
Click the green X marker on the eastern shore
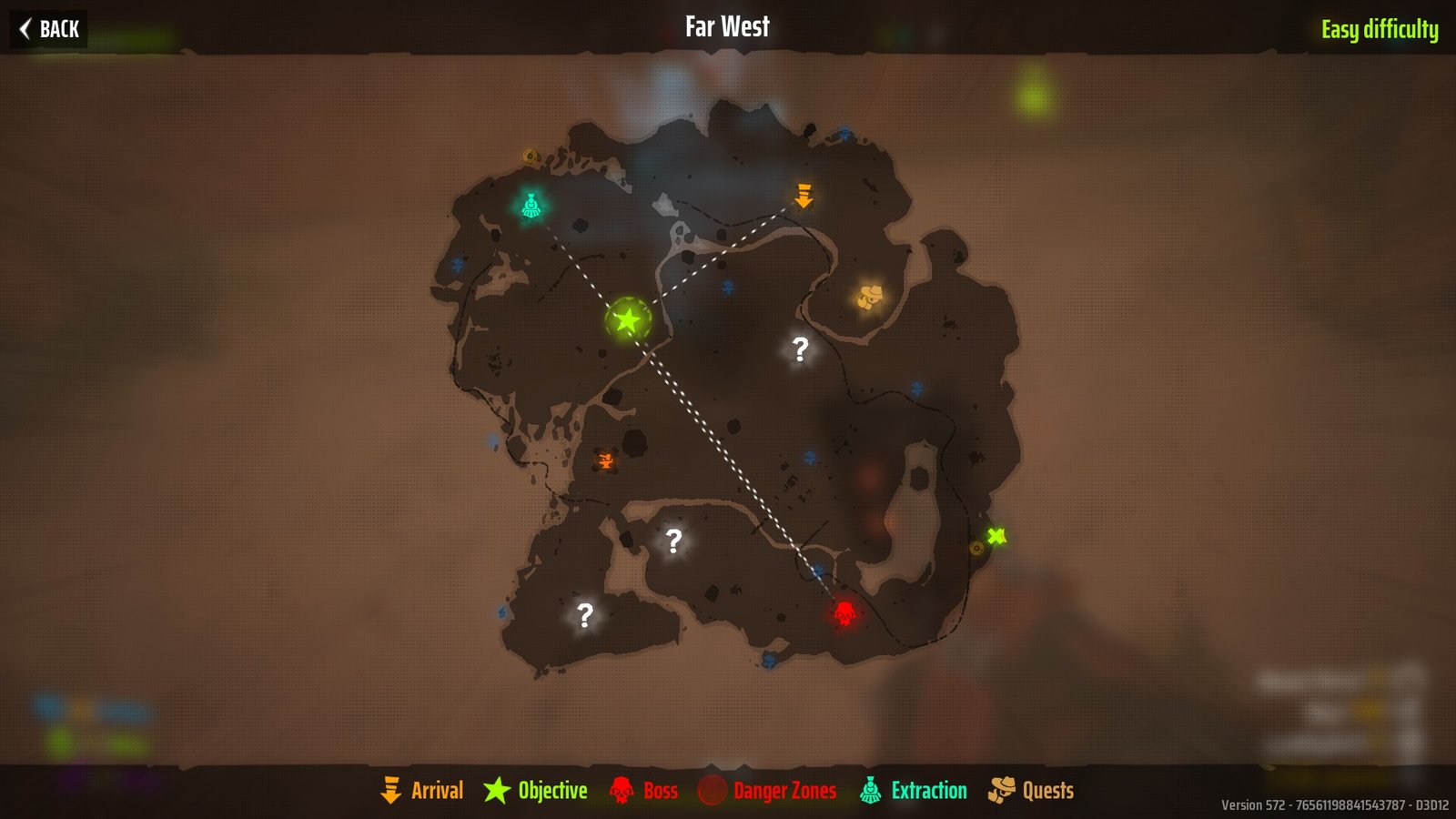995,535
